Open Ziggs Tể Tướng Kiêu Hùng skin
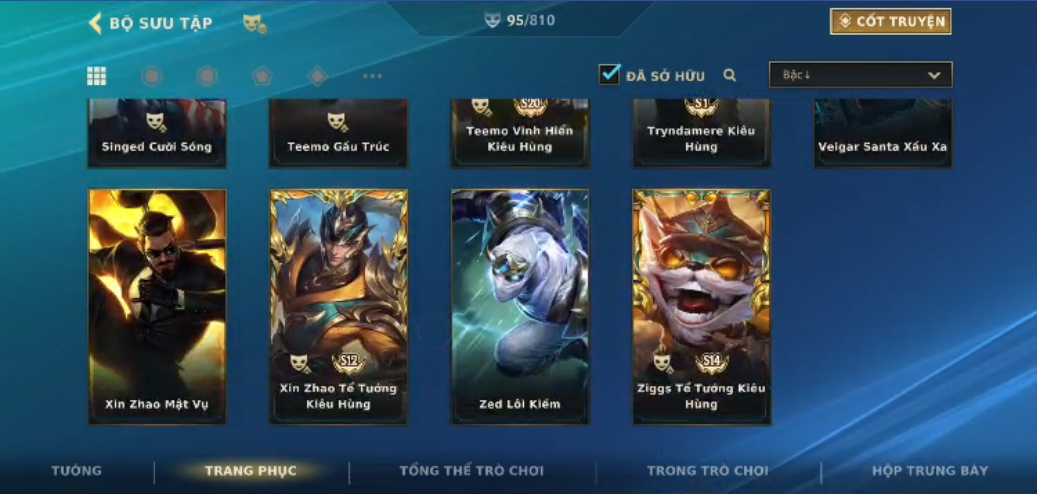The width and height of the screenshot is (1037, 494). pos(701,306)
